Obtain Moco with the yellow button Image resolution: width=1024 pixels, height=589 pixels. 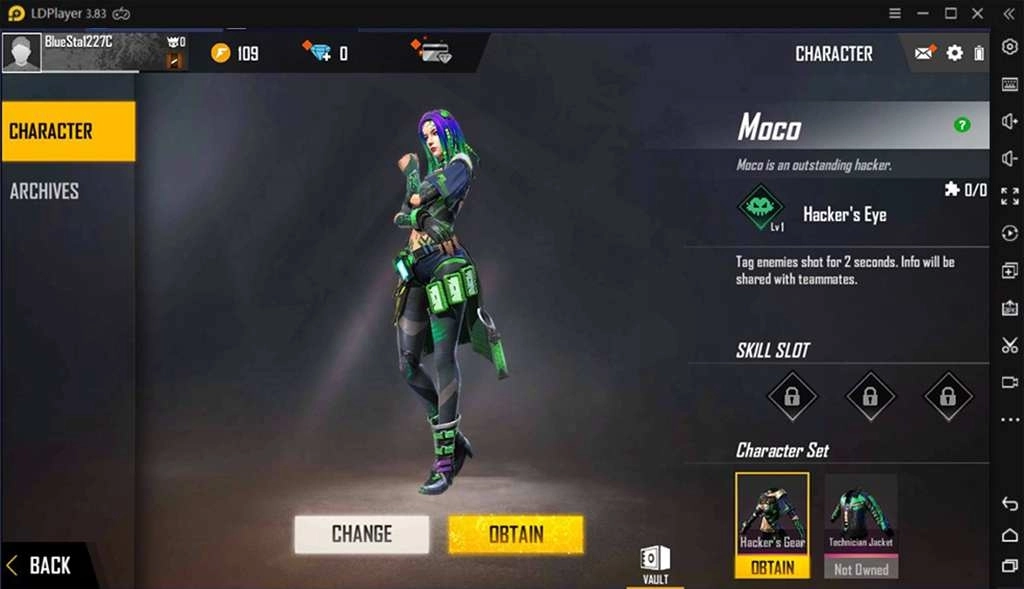click(x=515, y=534)
